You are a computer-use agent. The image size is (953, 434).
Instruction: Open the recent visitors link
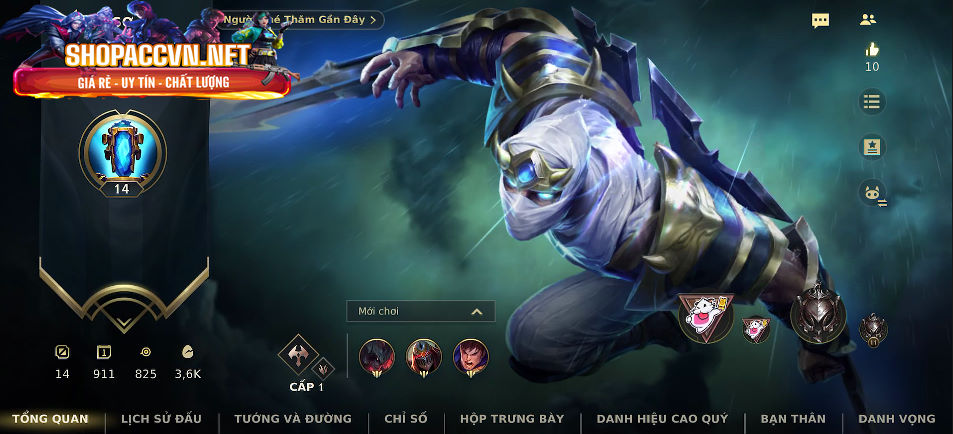301,19
